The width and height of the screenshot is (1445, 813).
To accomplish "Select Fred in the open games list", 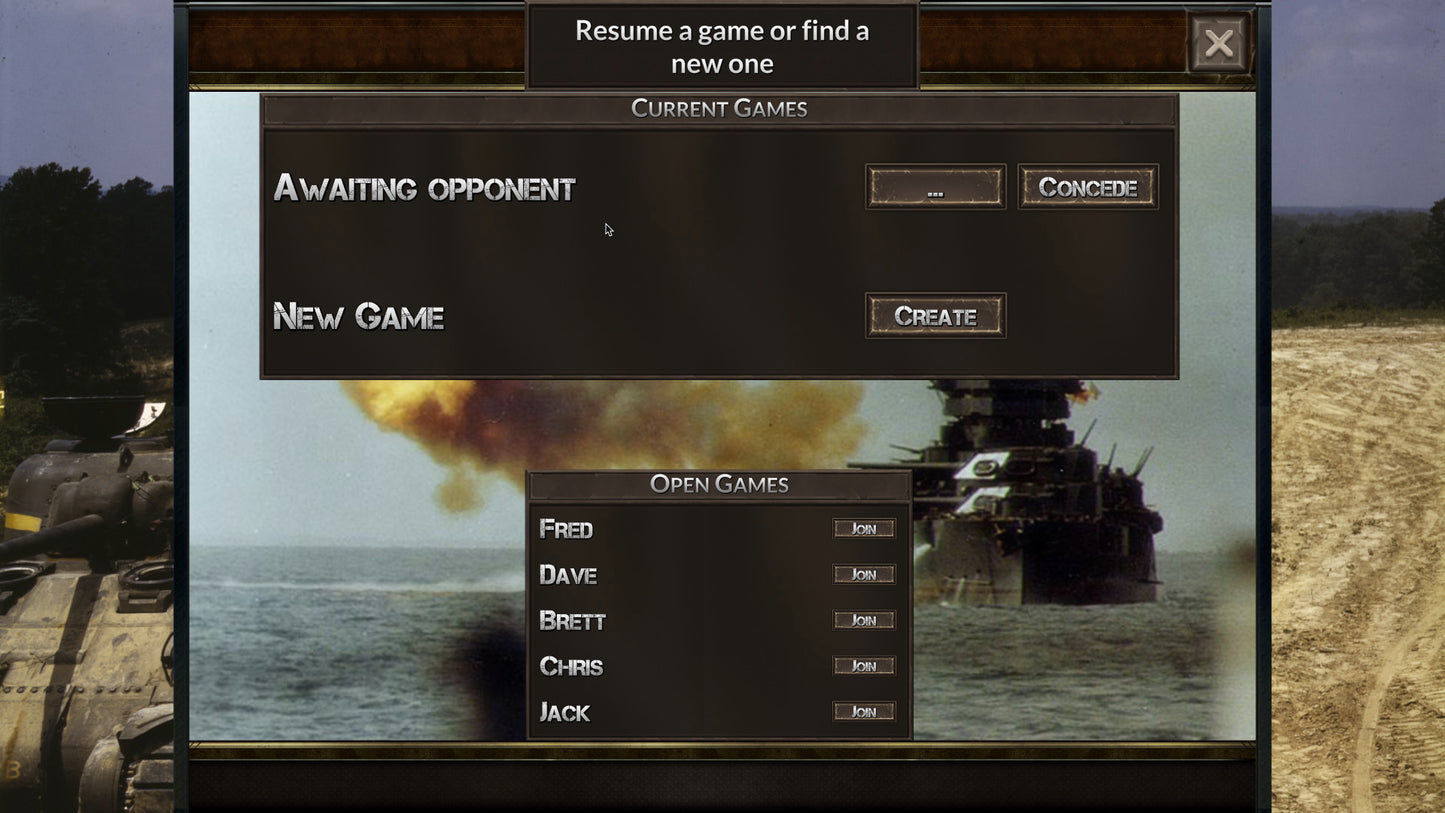I will pyautogui.click(x=567, y=528).
